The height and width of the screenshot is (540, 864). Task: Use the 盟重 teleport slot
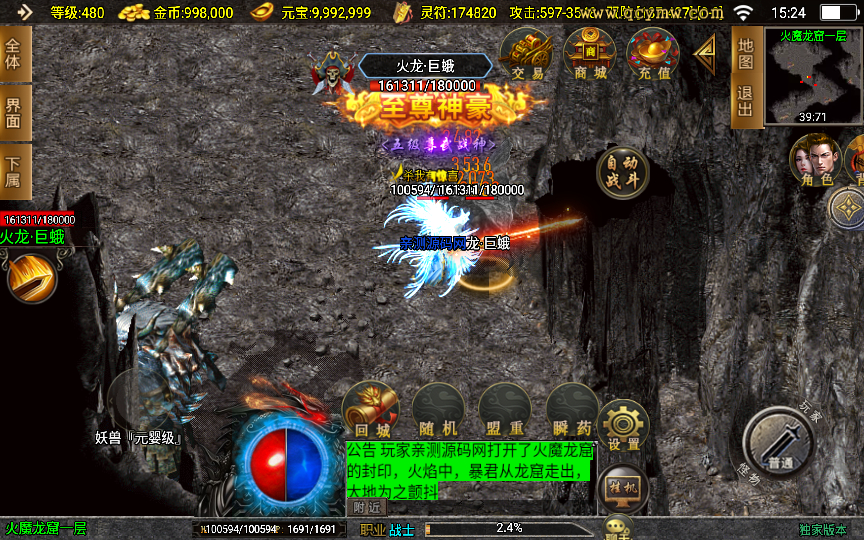pos(505,410)
